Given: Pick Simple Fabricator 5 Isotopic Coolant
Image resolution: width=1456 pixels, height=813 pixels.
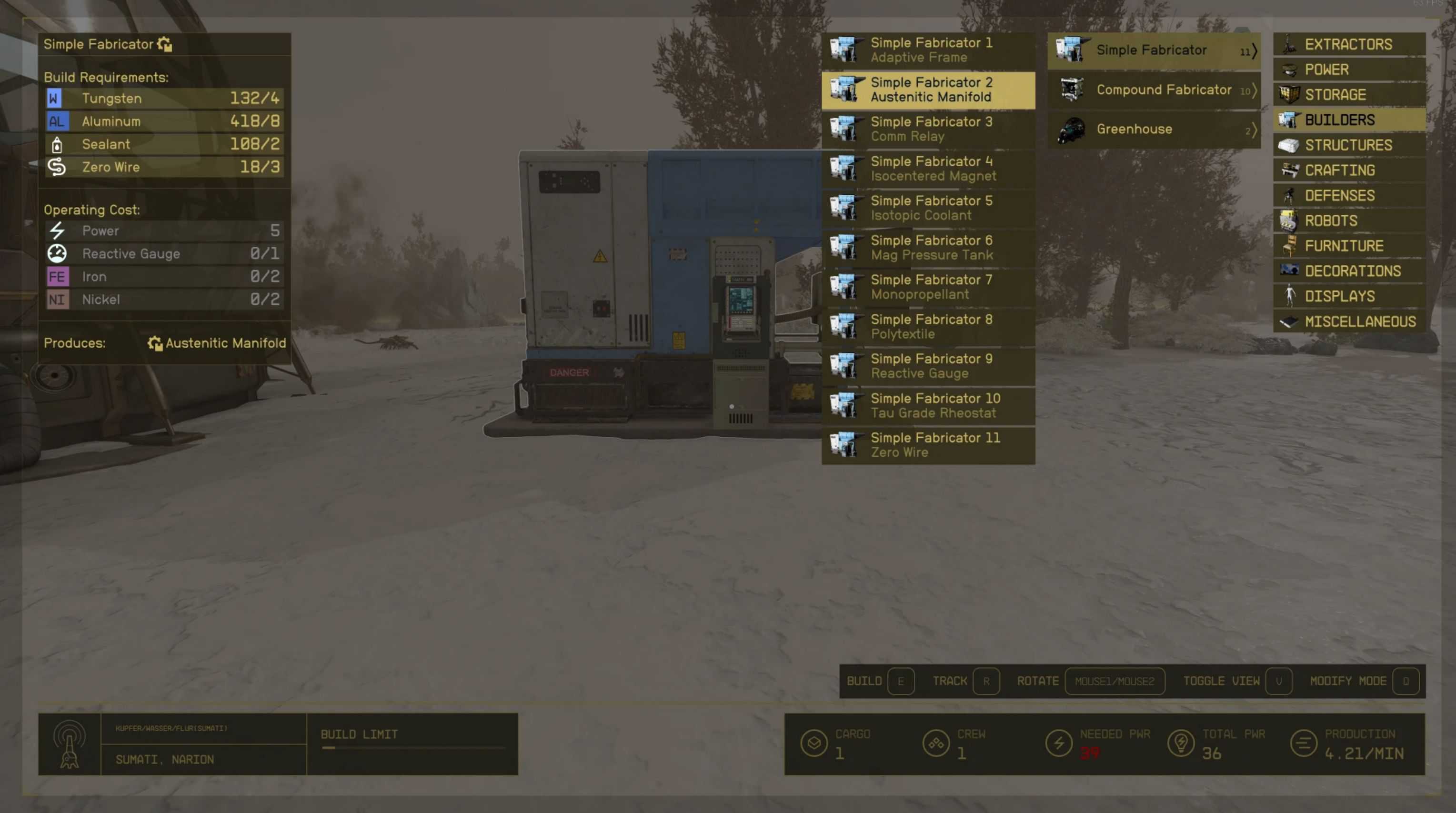Looking at the screenshot, I should click(x=928, y=208).
